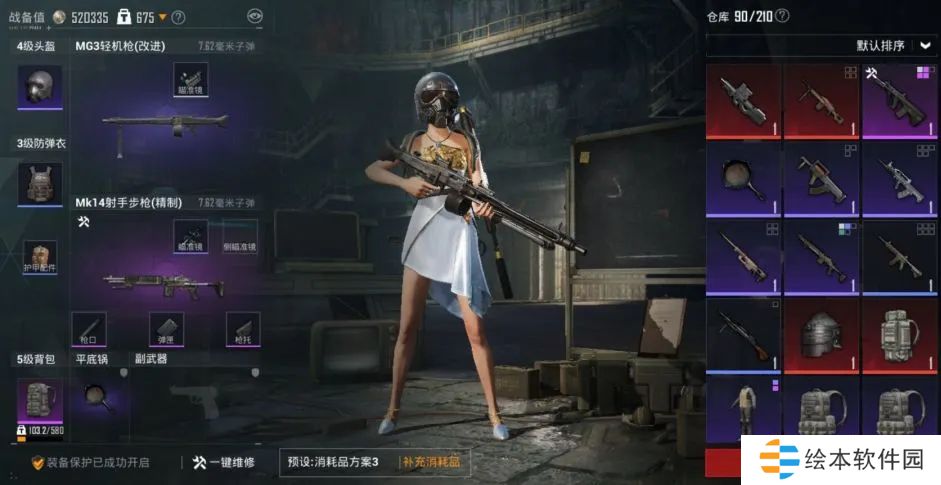The height and width of the screenshot is (485, 941).
Task: Open the Mk14's 侧瞄准镜 side scope slot
Action: pyautogui.click(x=239, y=237)
